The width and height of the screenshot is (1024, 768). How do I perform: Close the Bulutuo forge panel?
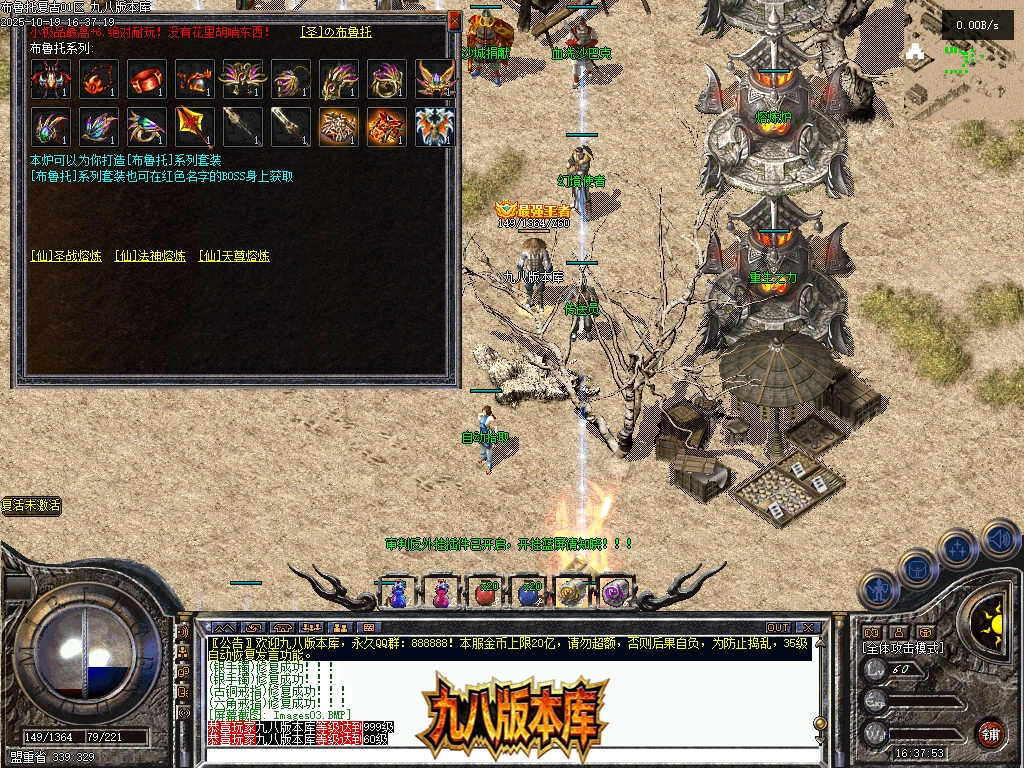coord(455,20)
